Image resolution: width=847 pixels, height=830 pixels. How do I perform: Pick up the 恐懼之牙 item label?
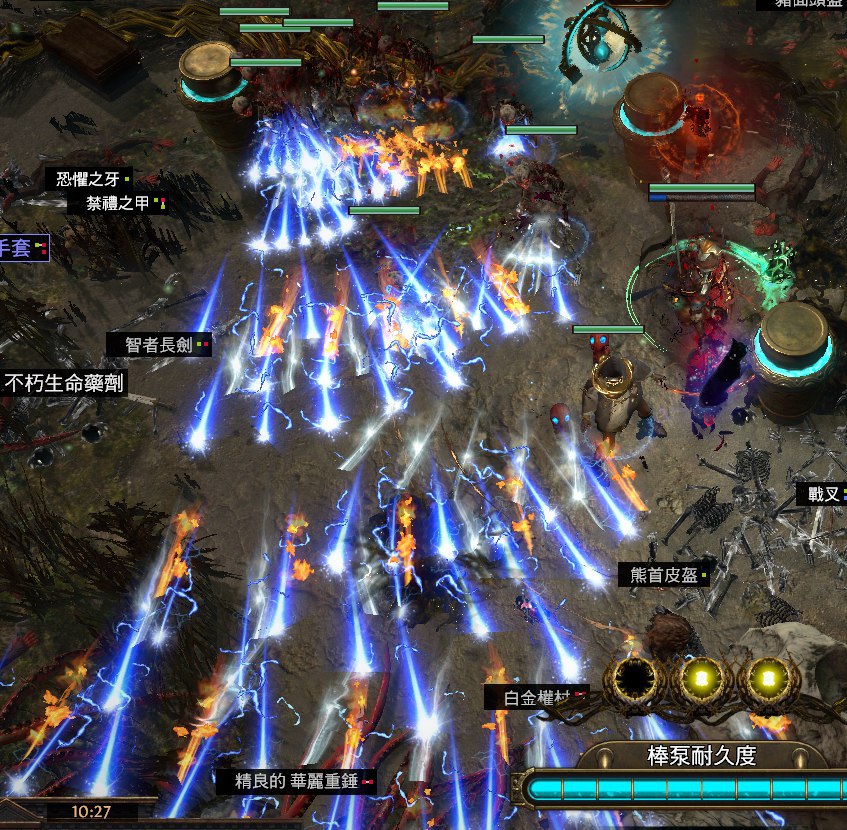pyautogui.click(x=88, y=180)
